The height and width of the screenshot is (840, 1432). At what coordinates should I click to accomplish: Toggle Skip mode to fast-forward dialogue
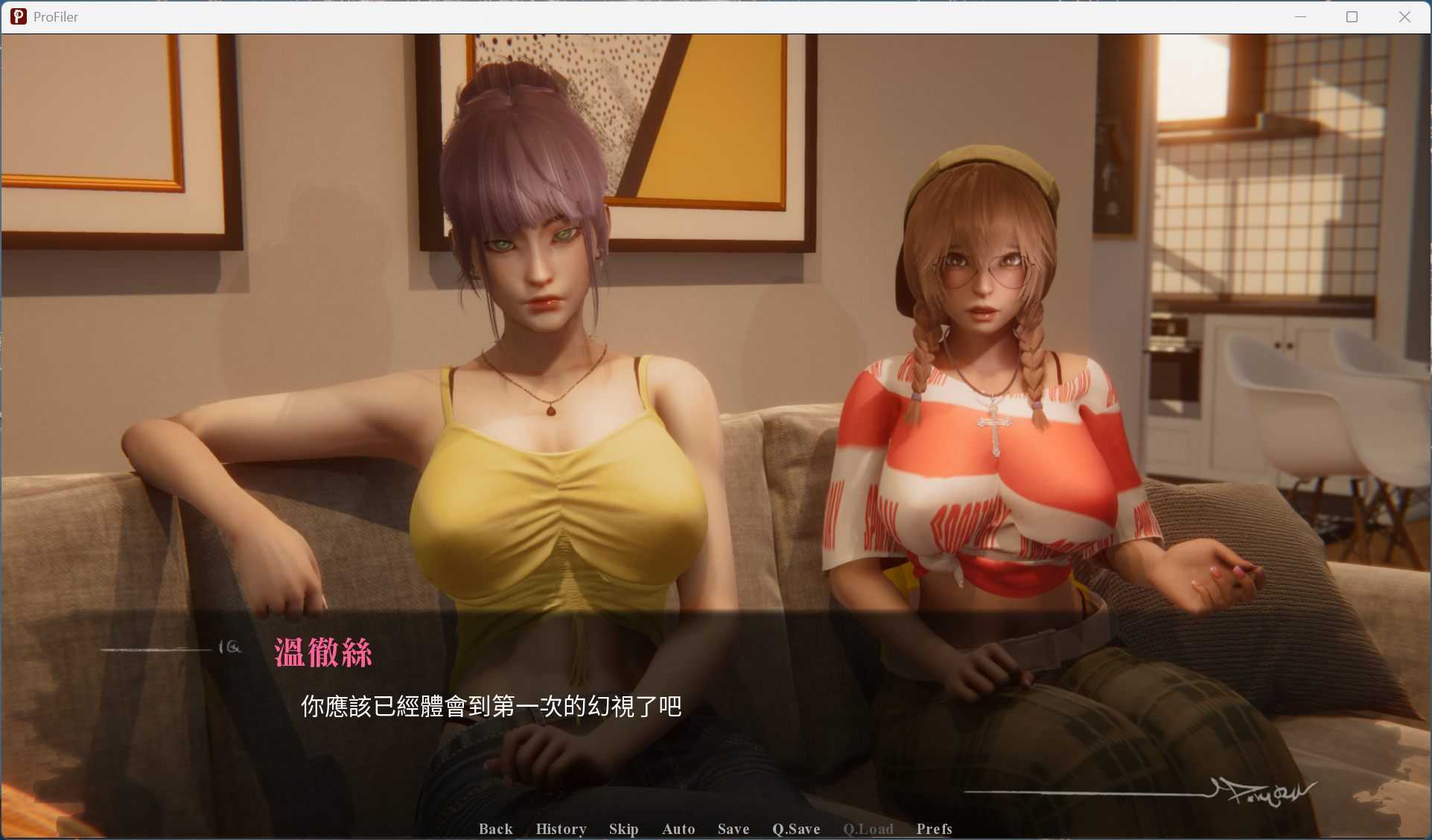click(623, 829)
